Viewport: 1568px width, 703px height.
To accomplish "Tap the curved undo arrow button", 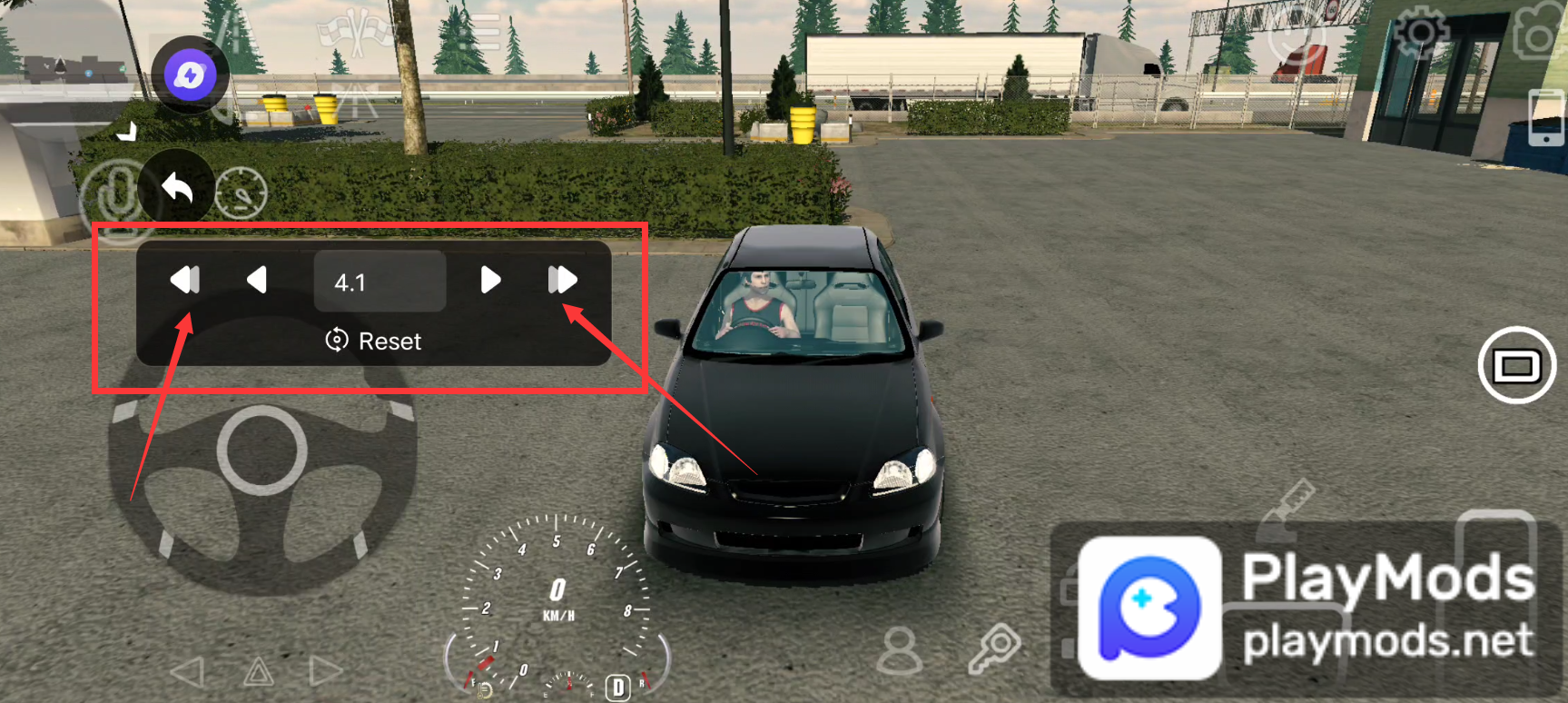I will click(178, 188).
